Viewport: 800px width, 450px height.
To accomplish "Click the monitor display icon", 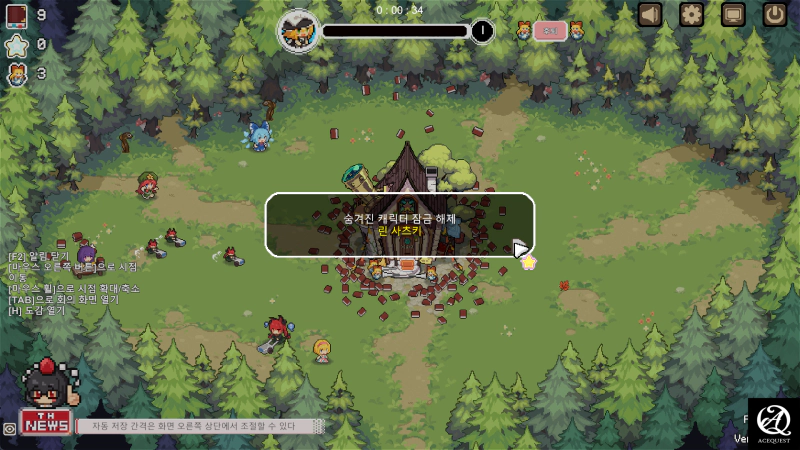I will tap(733, 14).
